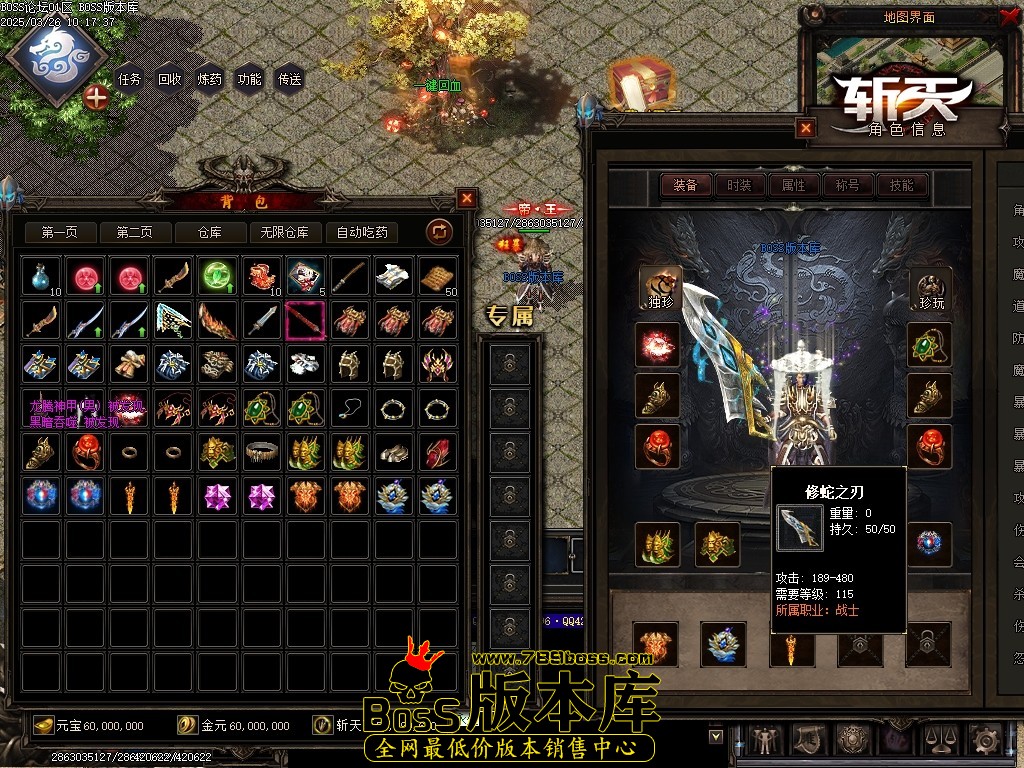Open the 炼药 alchemy menu
Viewport: 1024px width, 768px height.
click(210, 79)
